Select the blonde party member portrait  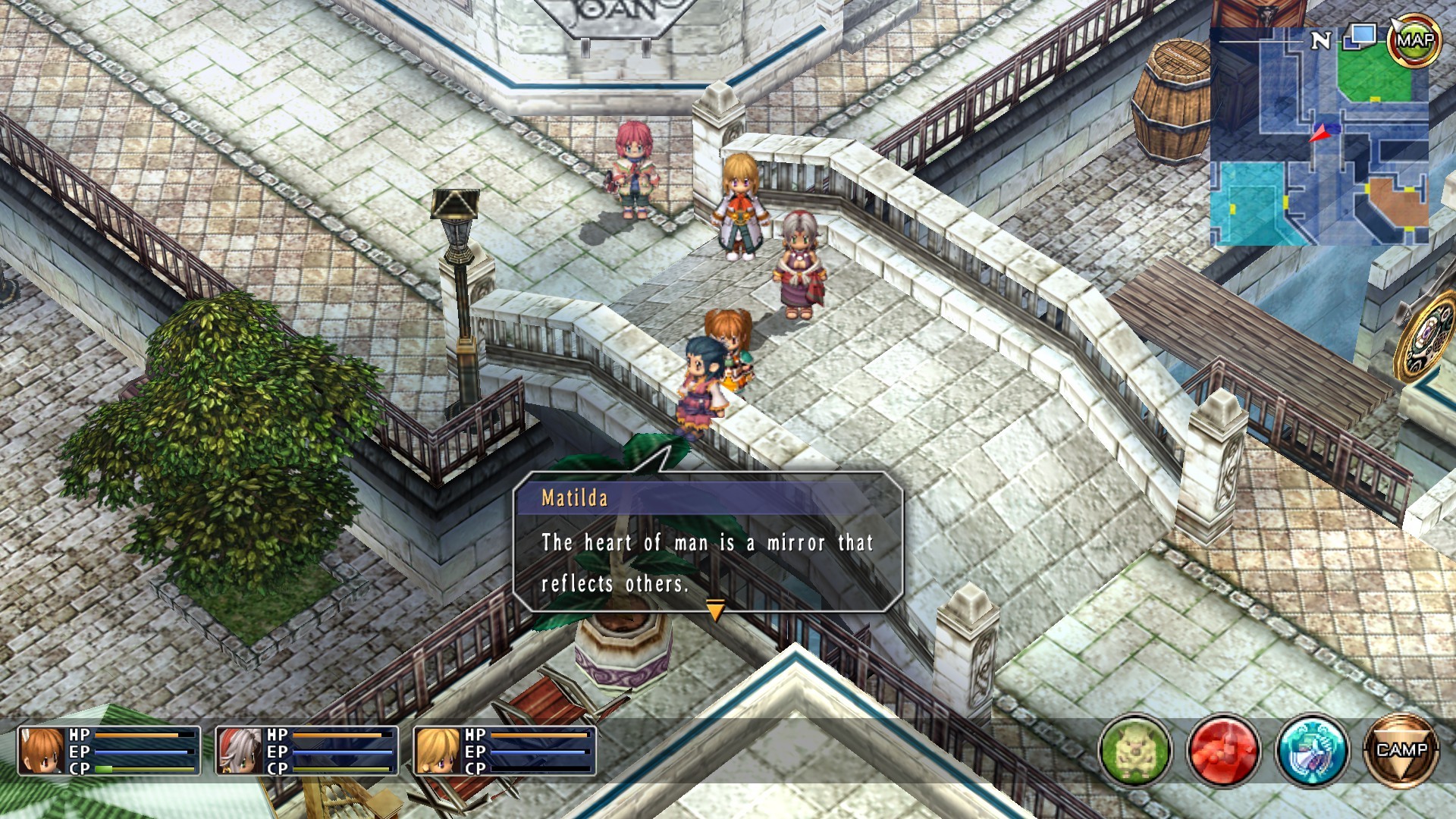point(438,751)
